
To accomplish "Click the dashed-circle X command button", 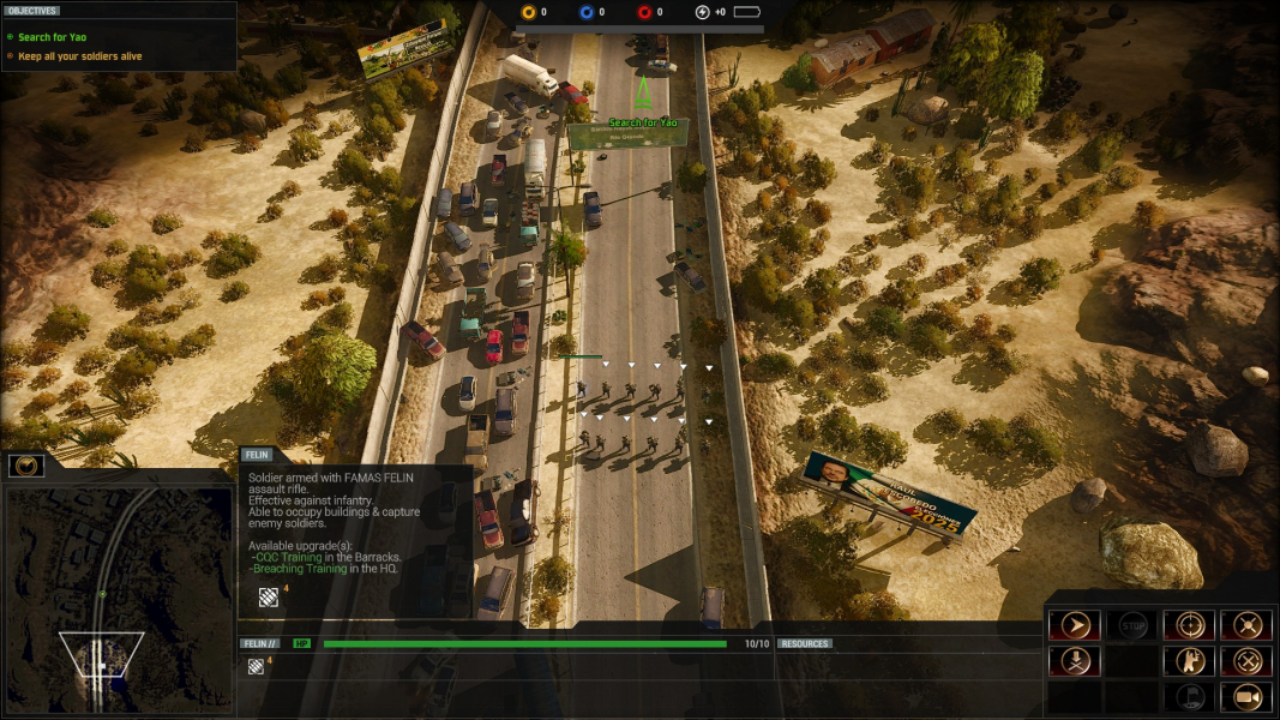I will [1247, 661].
